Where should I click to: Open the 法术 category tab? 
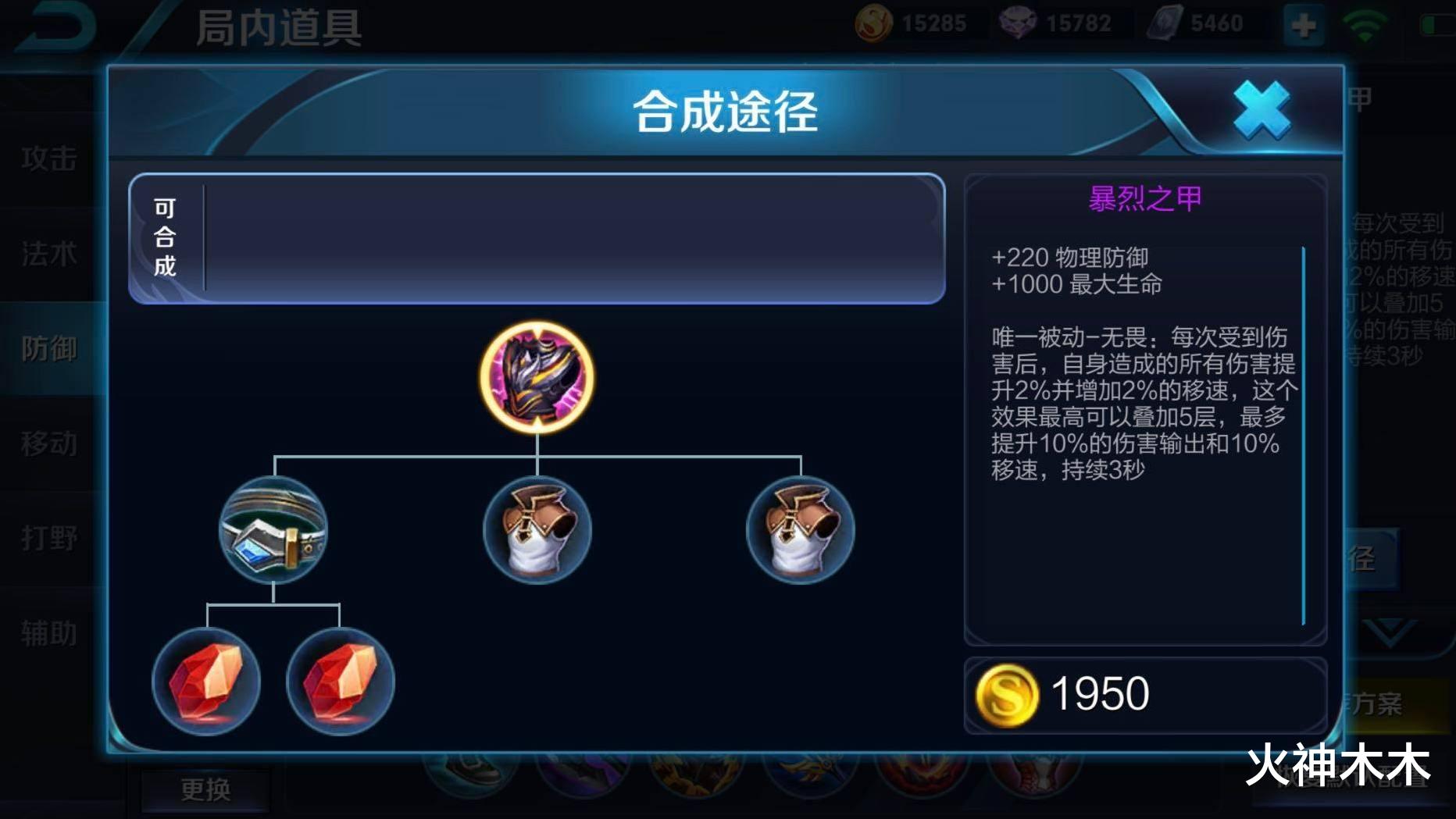(49, 254)
